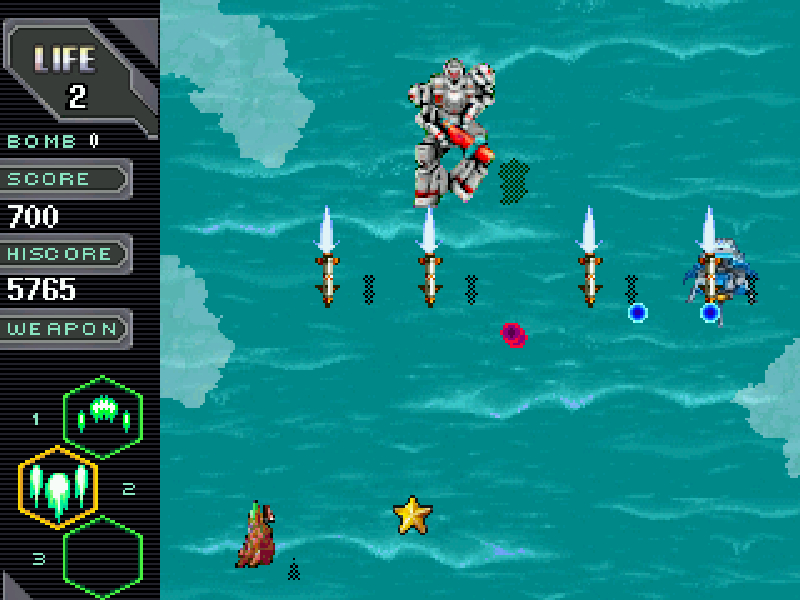
Task: Choose the highlighted yellow weapon slot 2
Action: (58, 487)
